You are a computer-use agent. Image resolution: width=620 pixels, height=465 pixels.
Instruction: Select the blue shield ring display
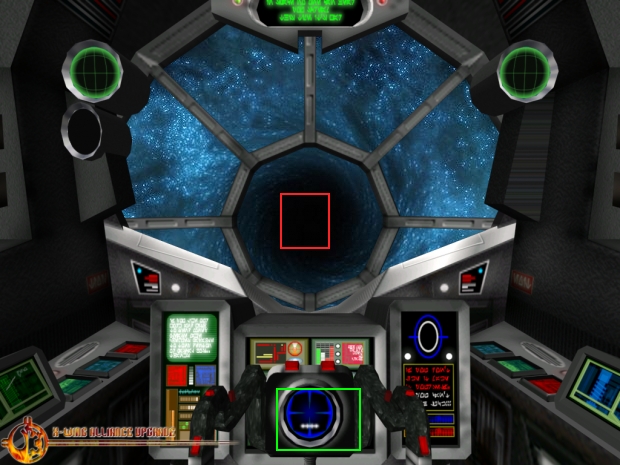[x=431, y=335]
